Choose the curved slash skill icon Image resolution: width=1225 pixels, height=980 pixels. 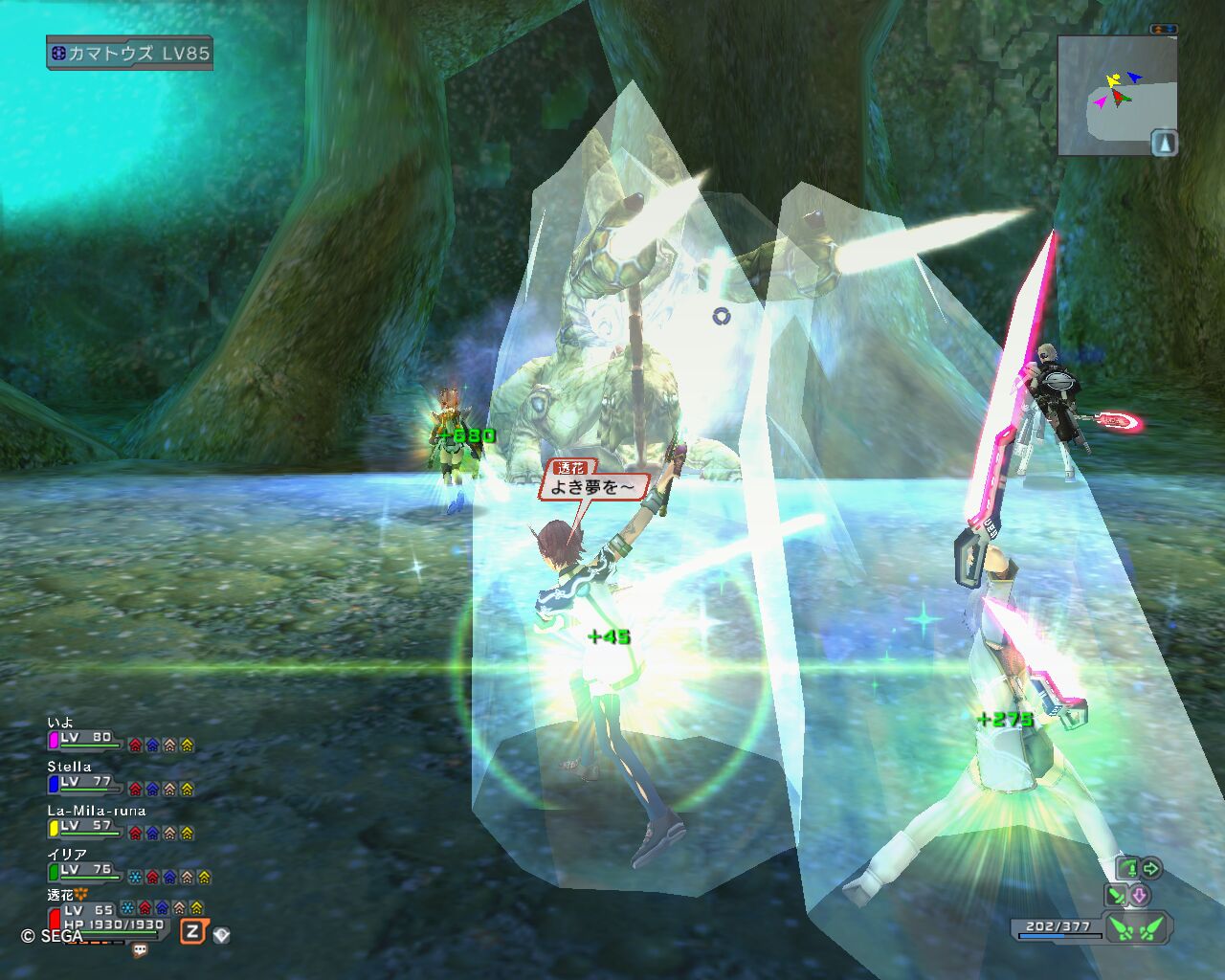tap(1129, 868)
